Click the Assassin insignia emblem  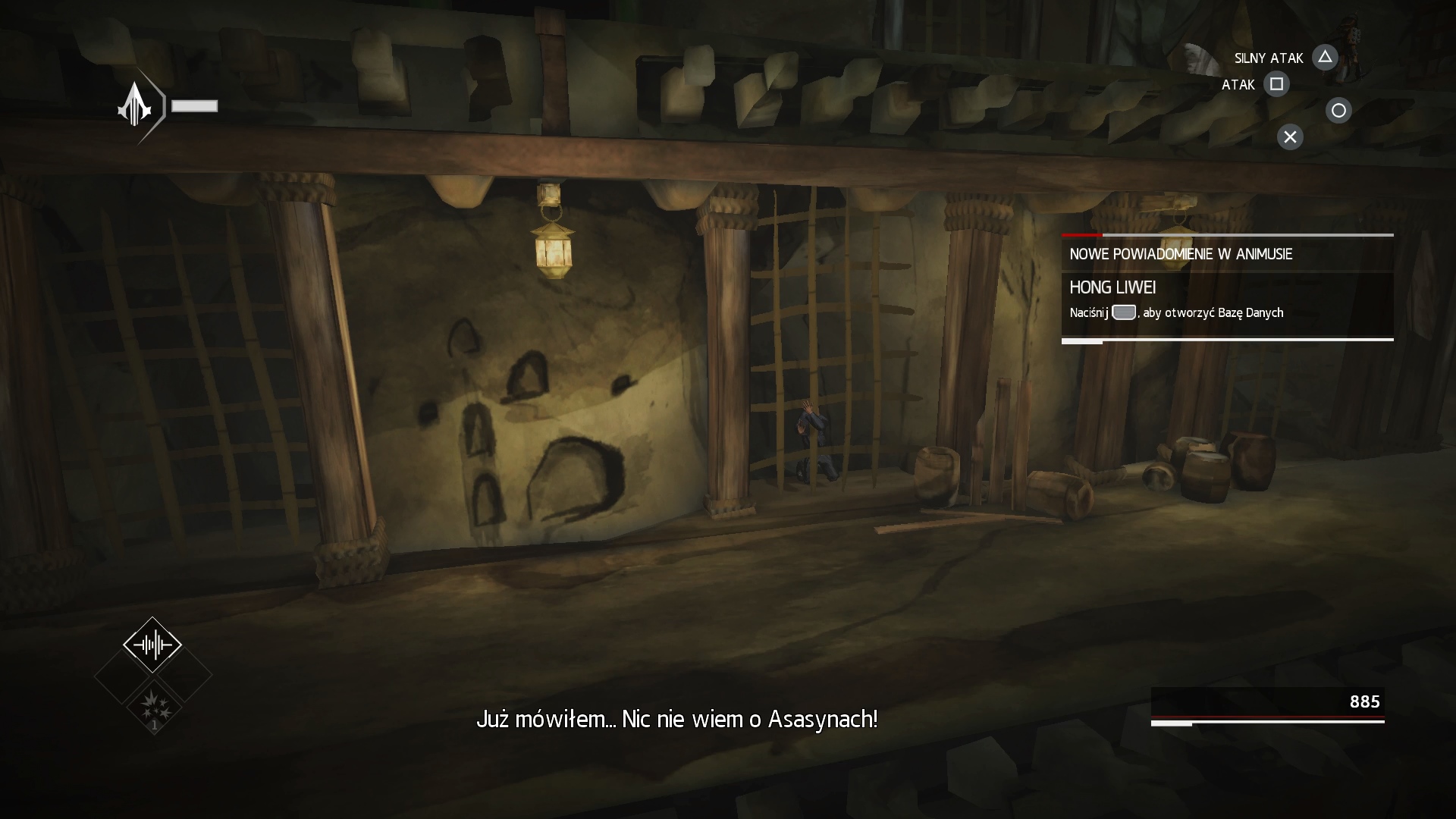coord(135,105)
